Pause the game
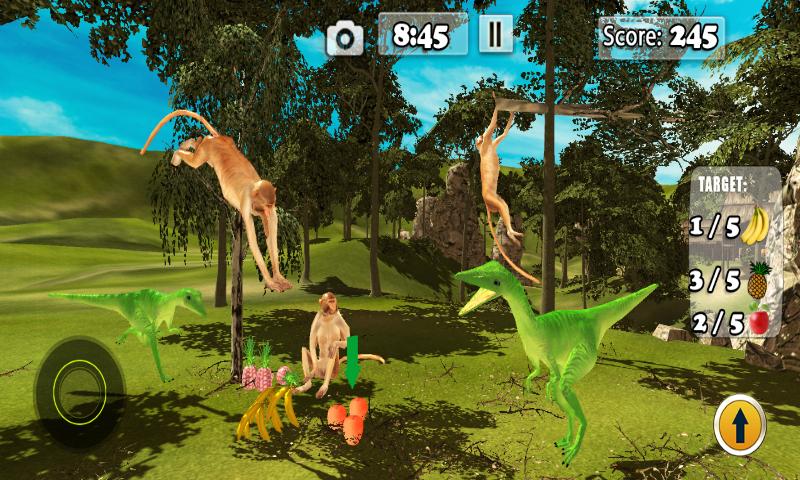 (x=493, y=36)
